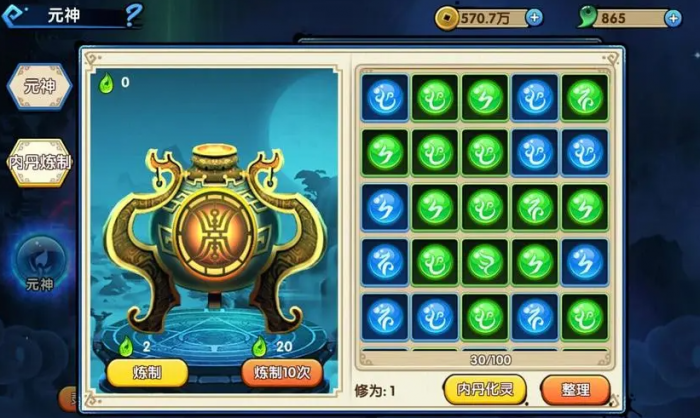Sort inventory with 整理 button
This screenshot has width=700, height=418.
(575, 388)
